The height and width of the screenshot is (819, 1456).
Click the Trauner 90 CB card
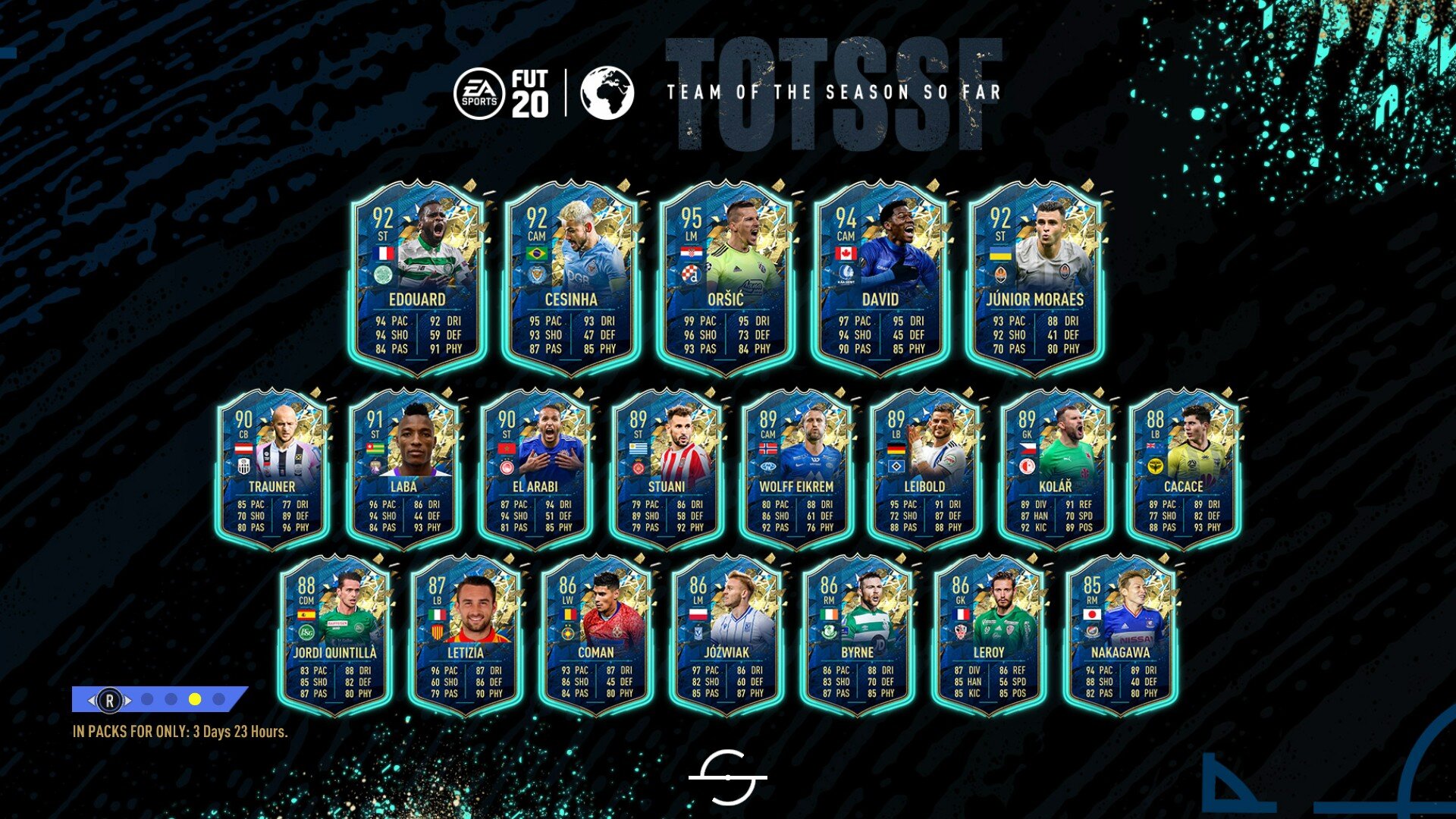pyautogui.click(x=272, y=470)
